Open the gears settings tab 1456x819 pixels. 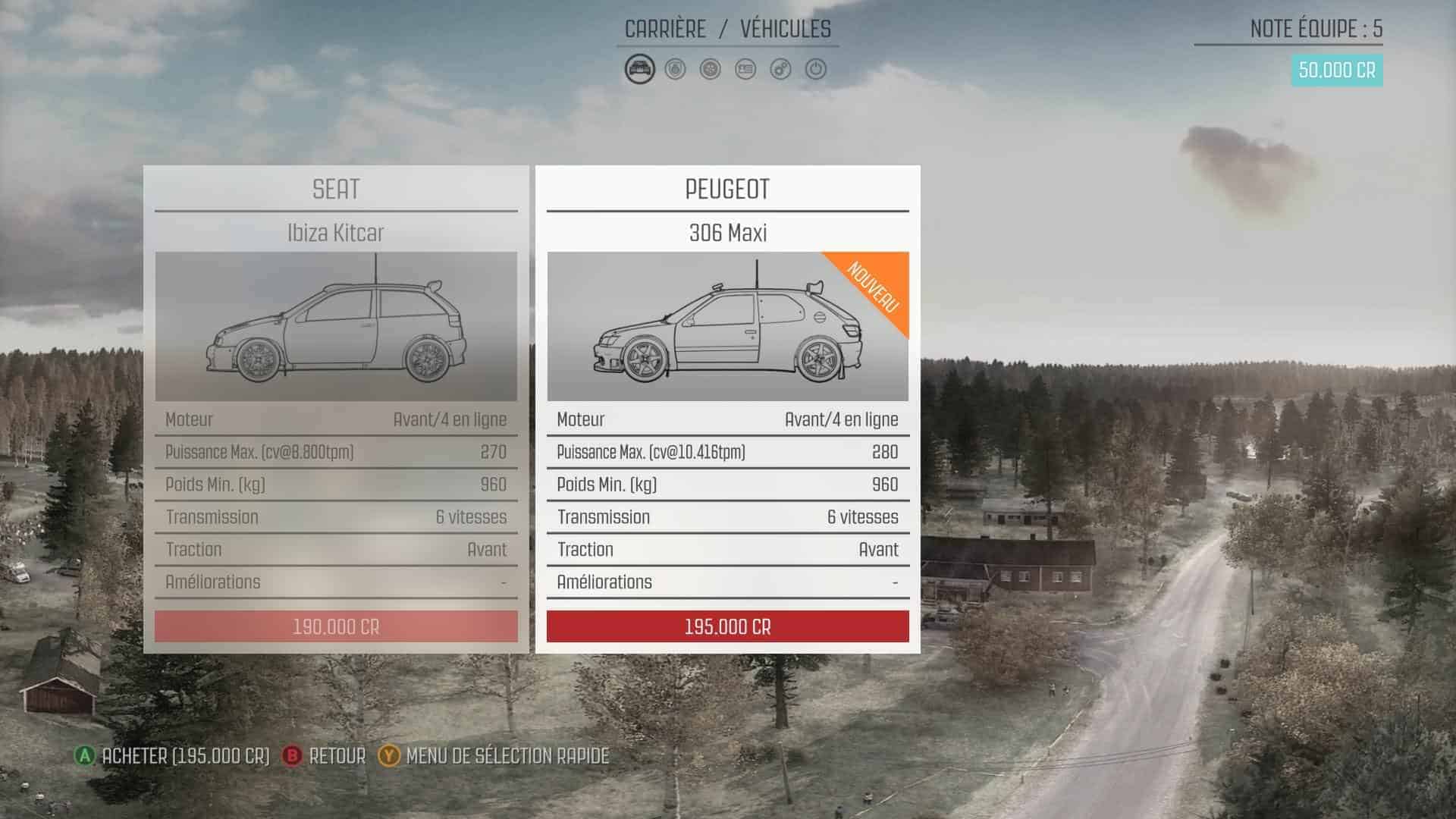(x=780, y=70)
